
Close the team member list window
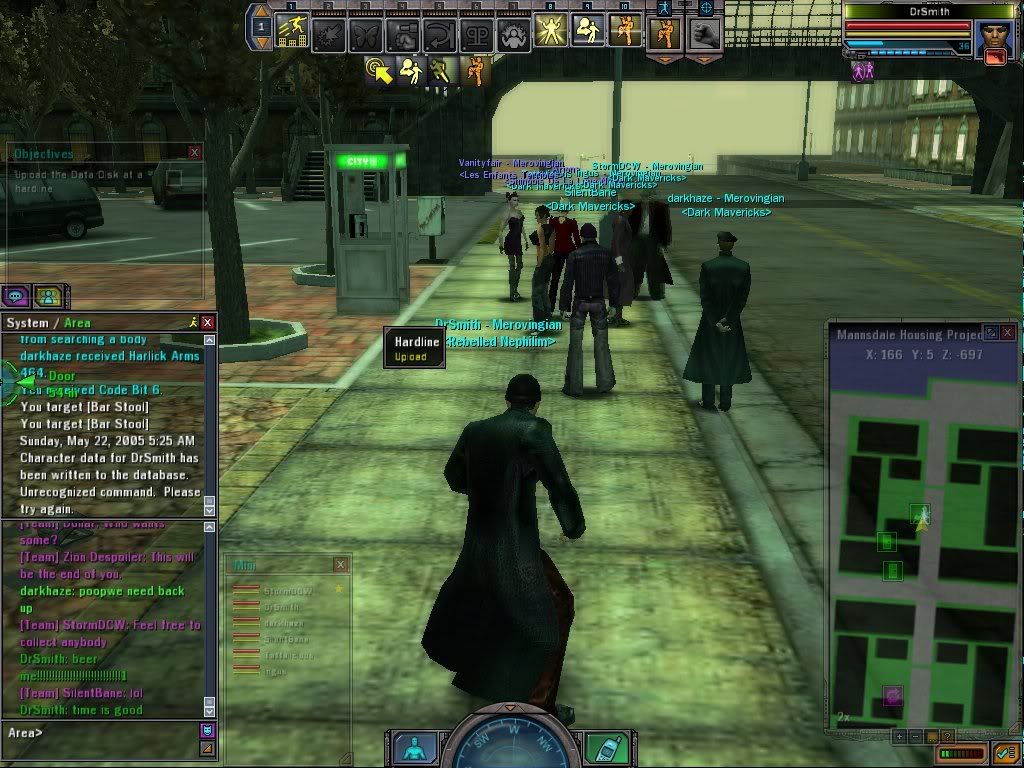pyautogui.click(x=341, y=565)
